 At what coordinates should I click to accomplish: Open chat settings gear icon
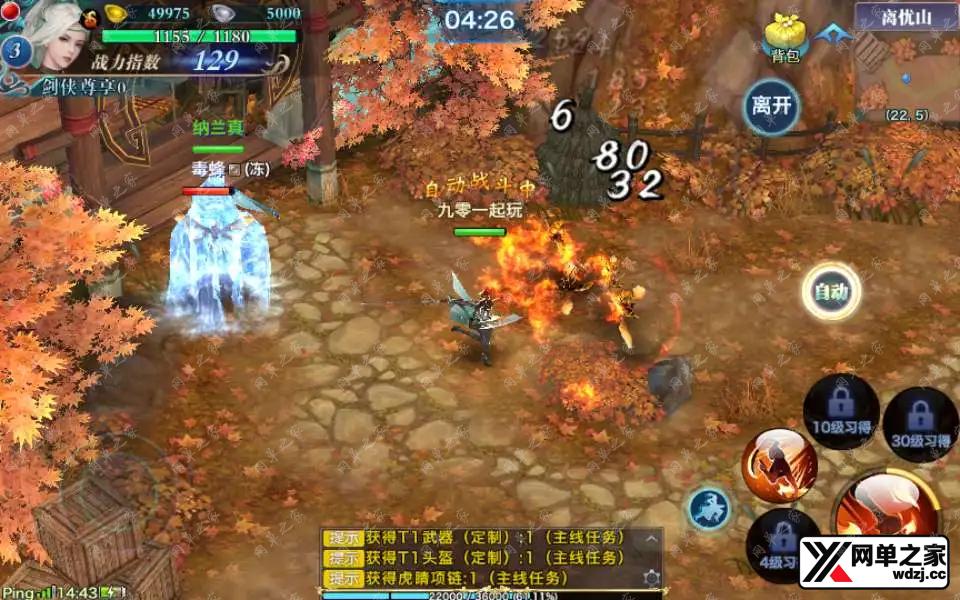click(651, 578)
